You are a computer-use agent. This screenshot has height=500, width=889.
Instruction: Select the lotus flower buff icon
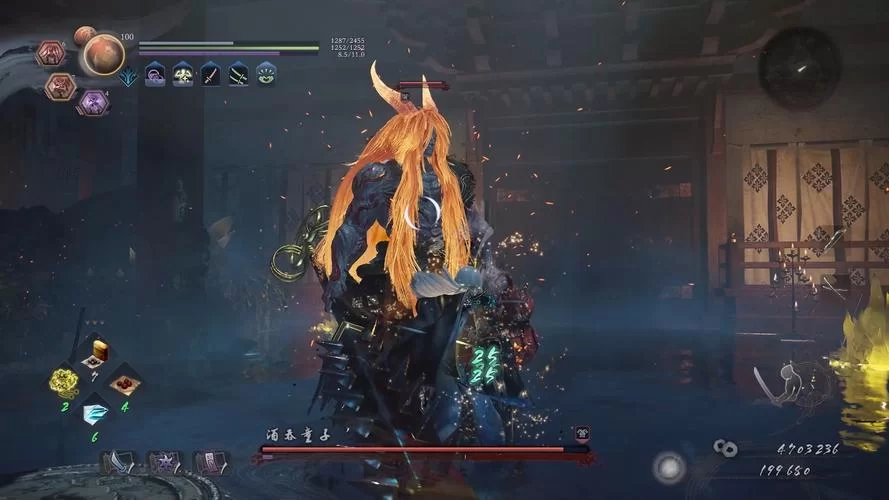(x=265, y=74)
